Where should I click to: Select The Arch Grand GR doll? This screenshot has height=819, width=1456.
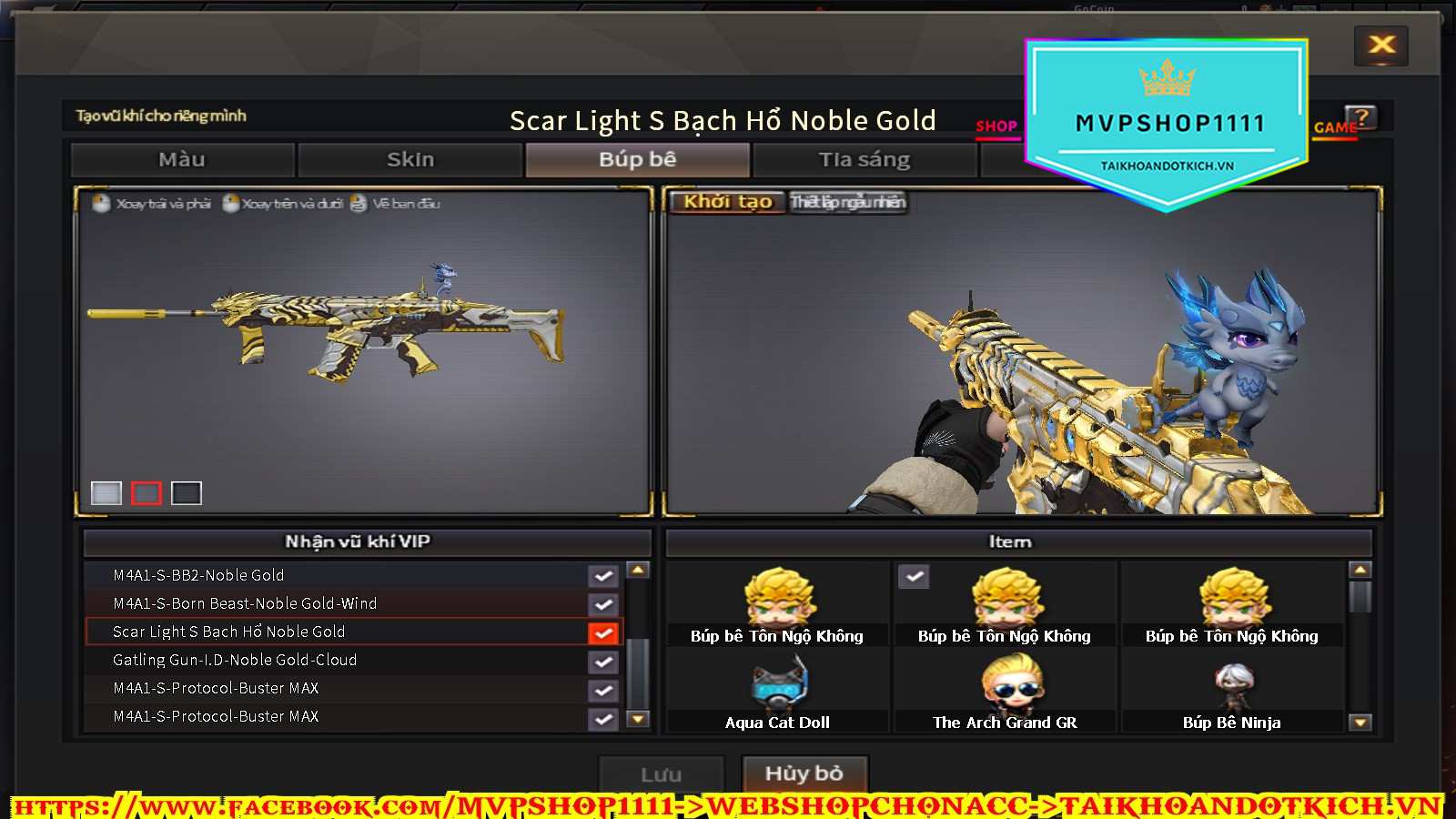pos(1005,693)
